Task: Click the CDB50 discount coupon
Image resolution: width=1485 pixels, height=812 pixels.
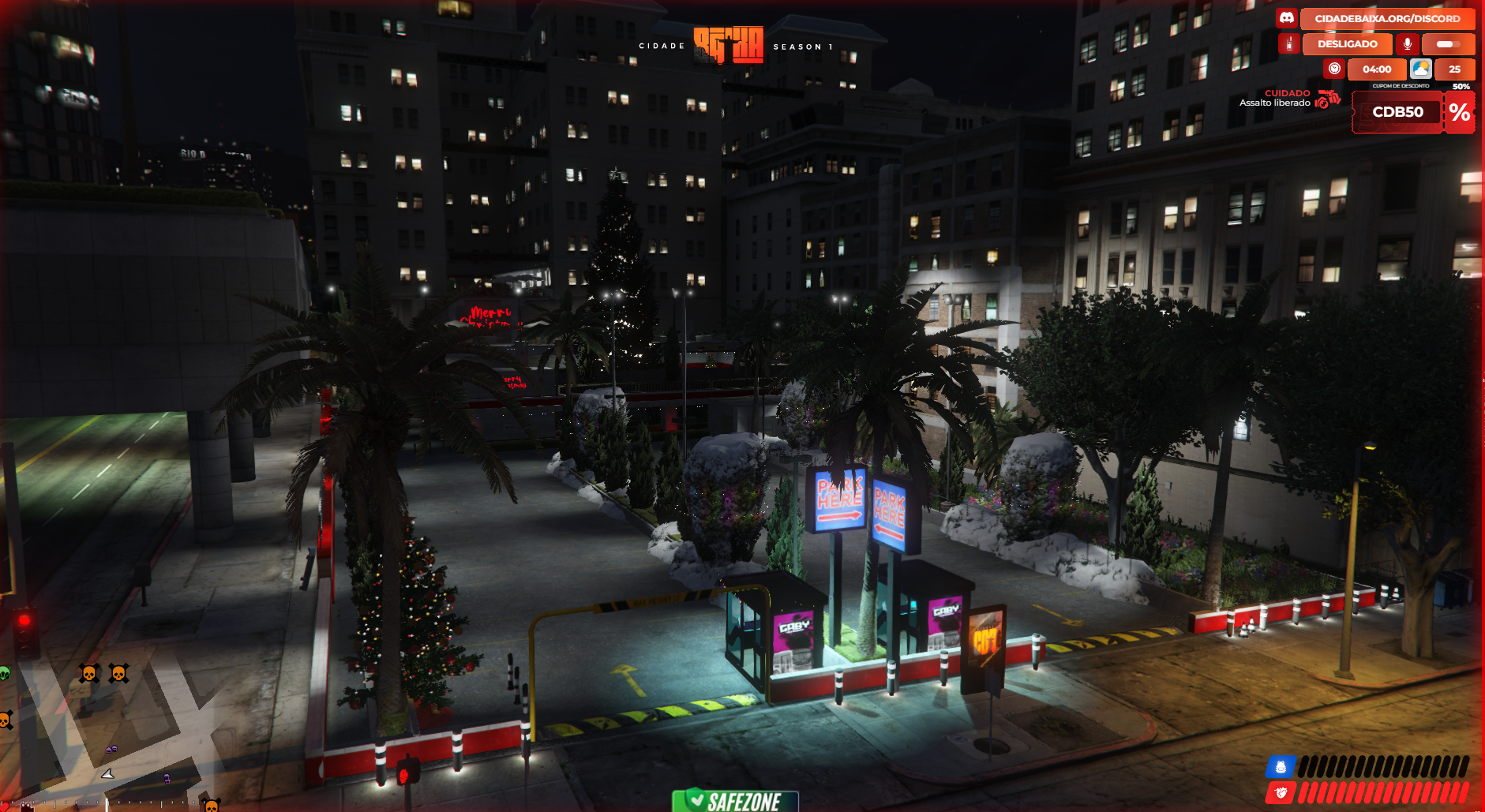Action: [x=1397, y=112]
